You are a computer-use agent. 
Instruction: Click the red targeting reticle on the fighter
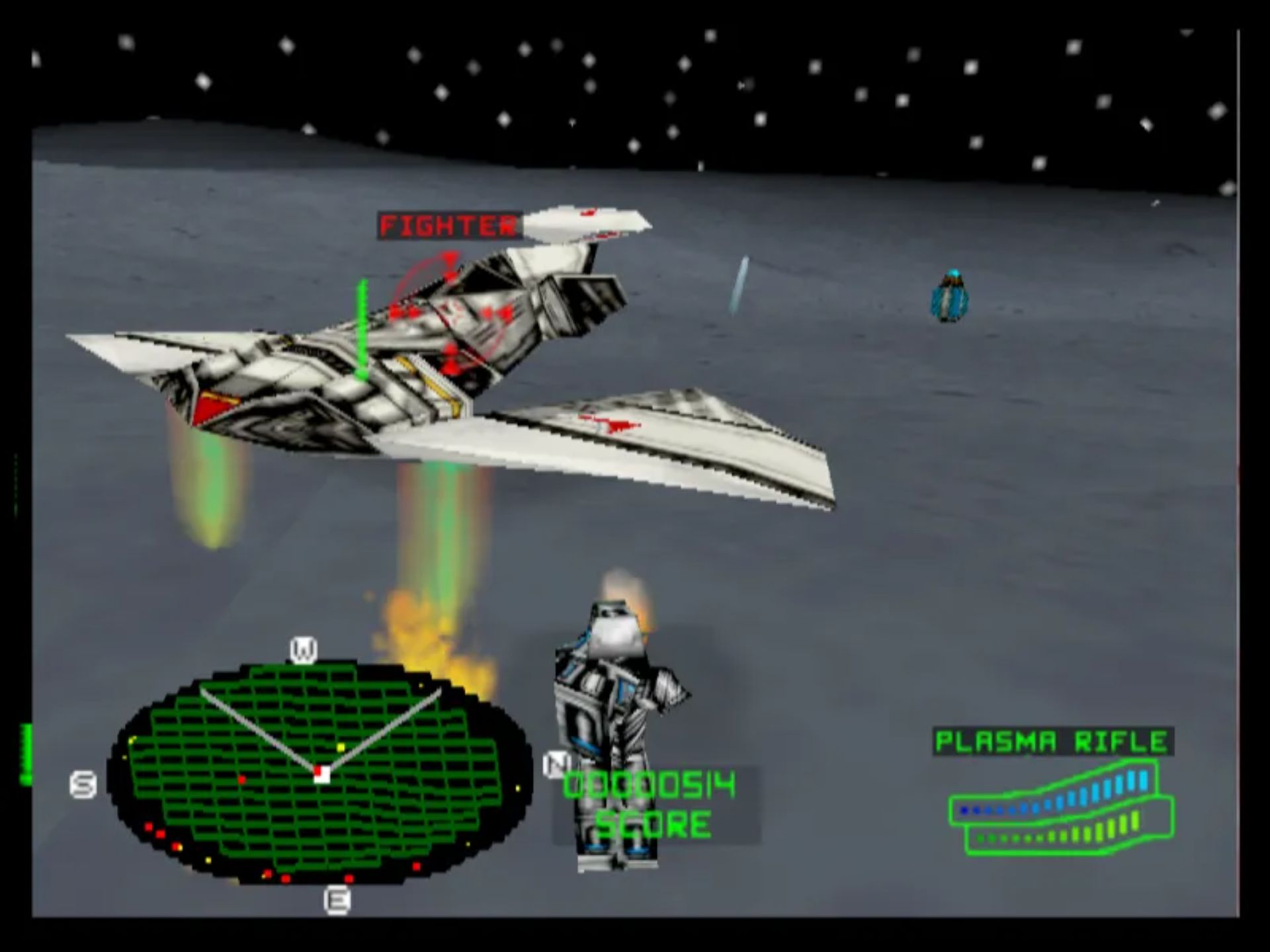(x=450, y=311)
